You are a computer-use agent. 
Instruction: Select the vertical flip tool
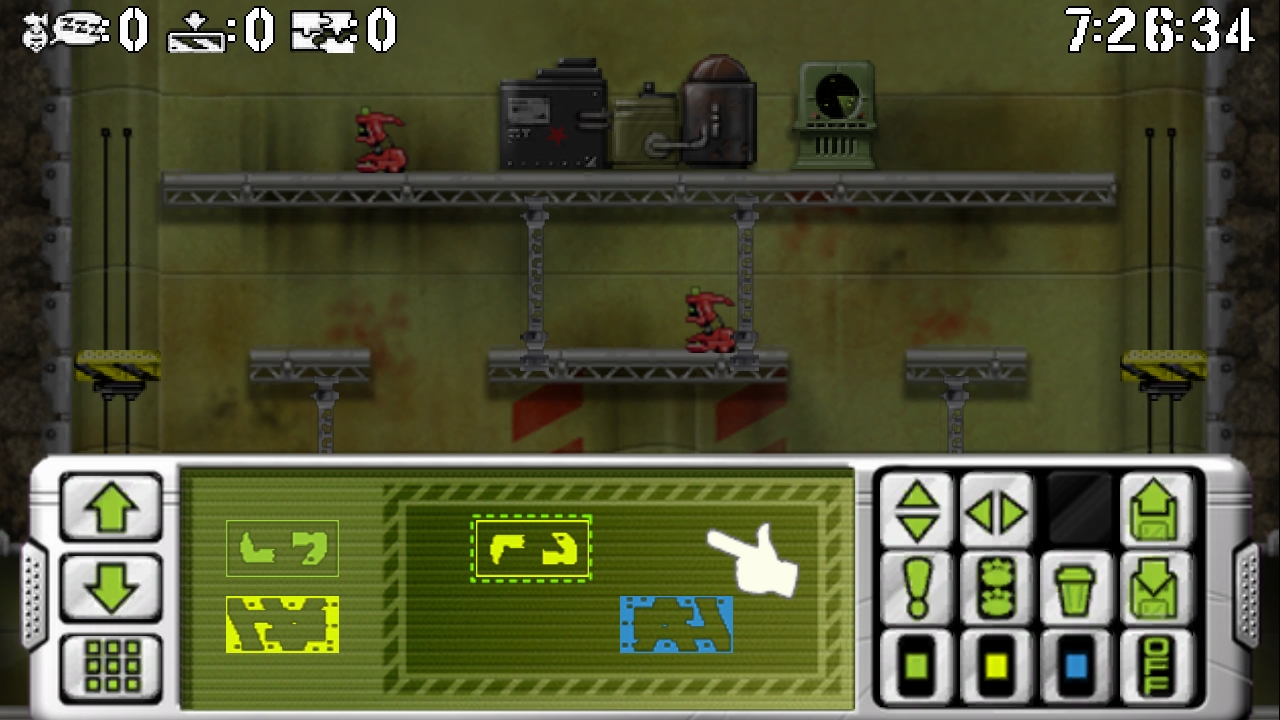(x=916, y=511)
